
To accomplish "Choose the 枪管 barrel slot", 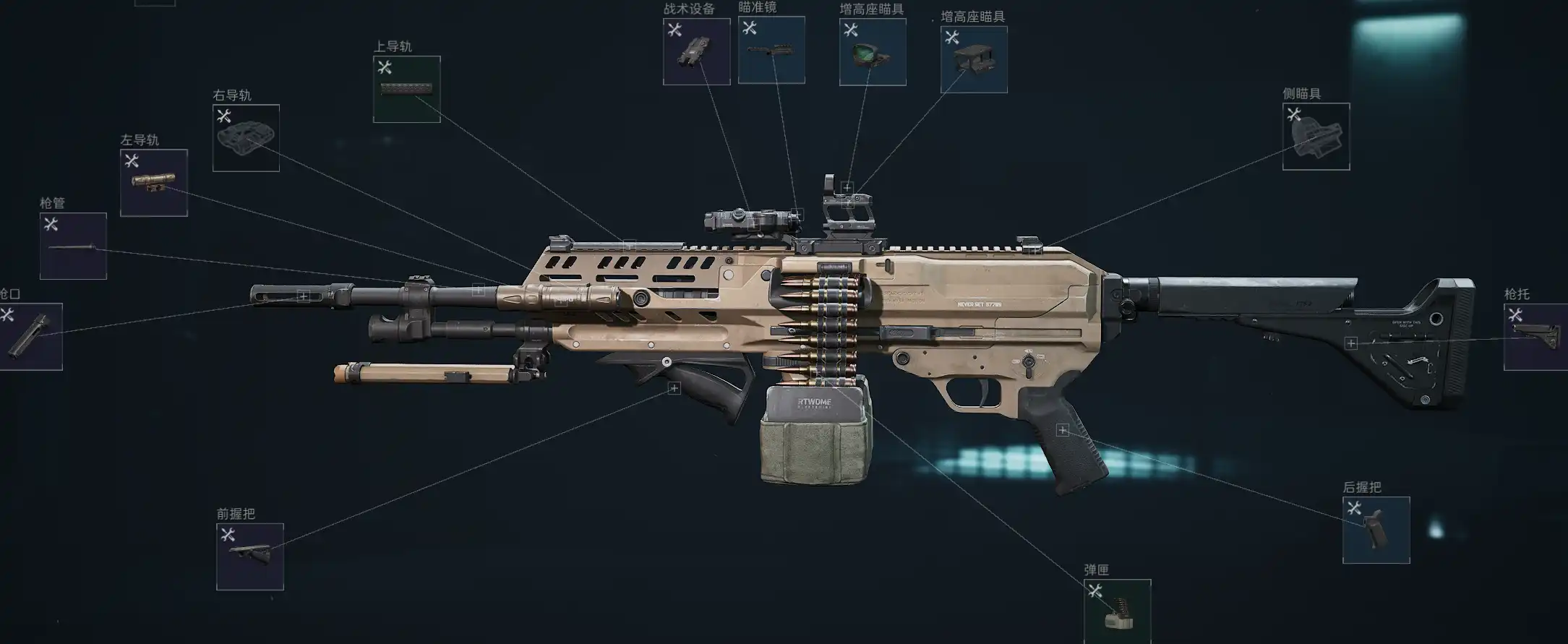I will (73, 246).
